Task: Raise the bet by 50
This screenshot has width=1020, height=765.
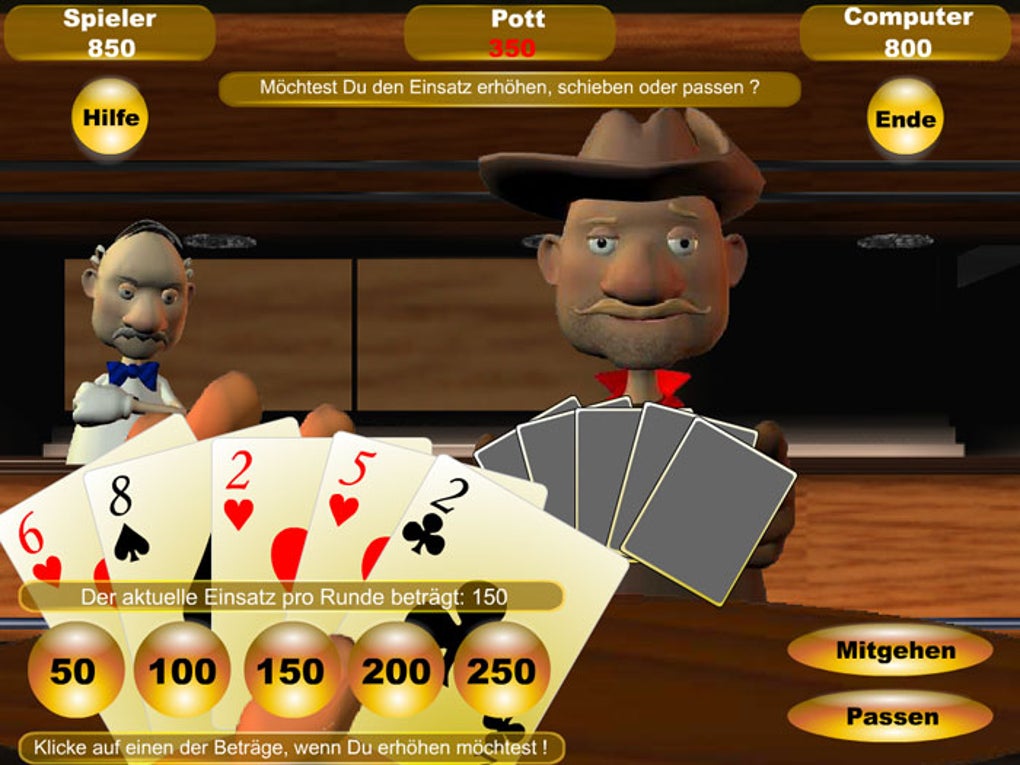Action: (x=73, y=670)
